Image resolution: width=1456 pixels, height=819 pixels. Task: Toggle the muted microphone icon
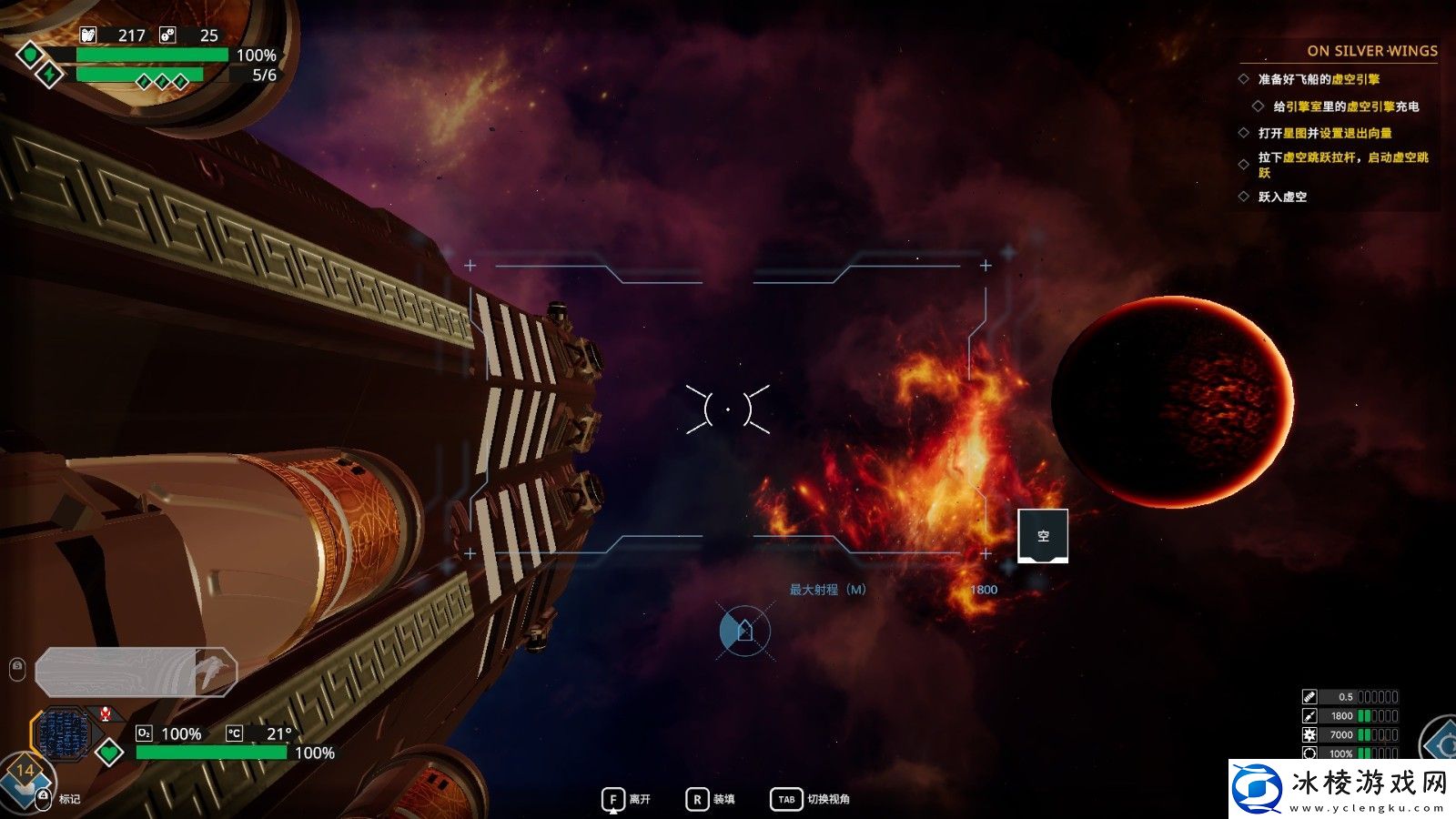click(x=106, y=714)
